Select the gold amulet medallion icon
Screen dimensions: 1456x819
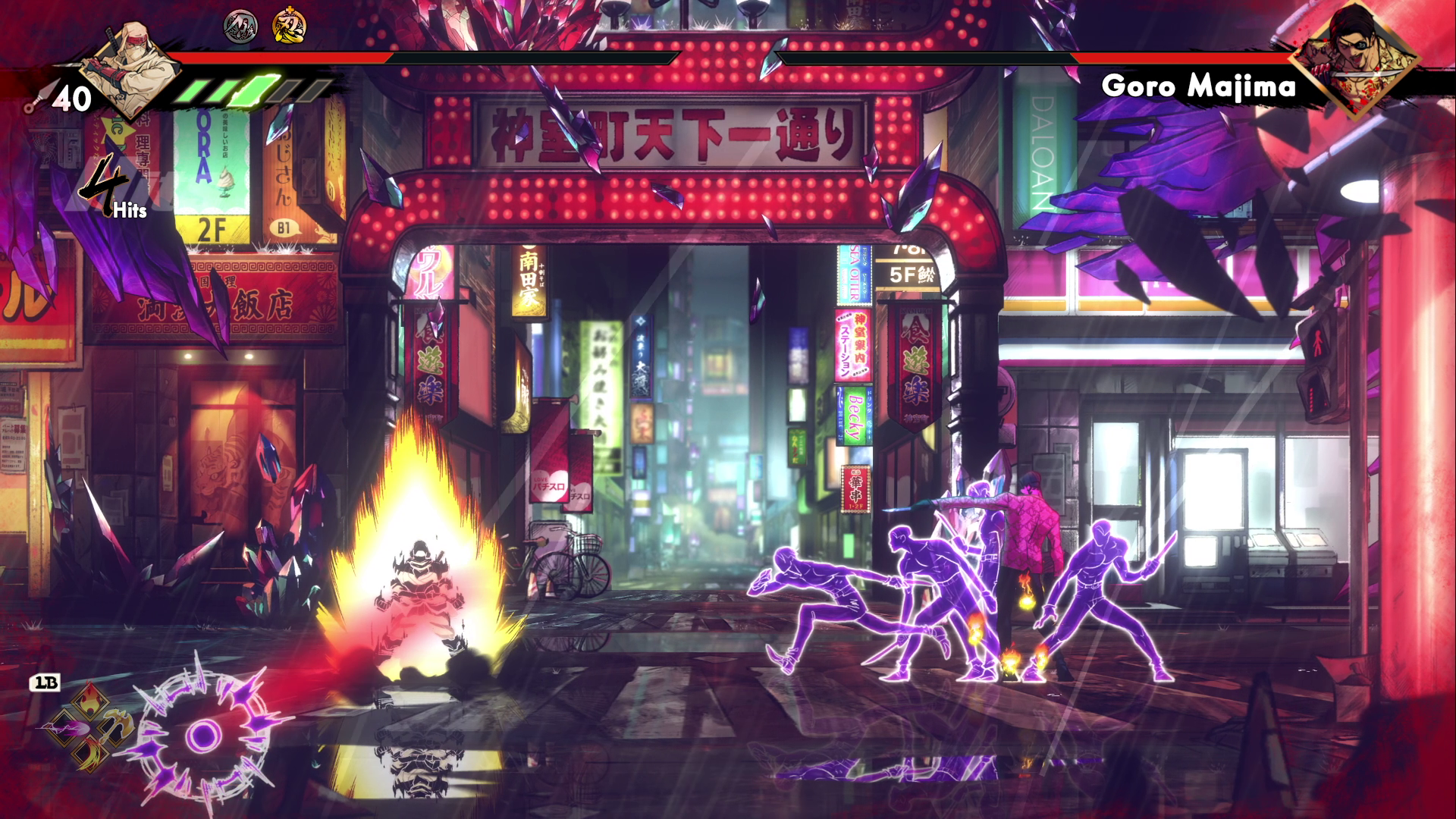[289, 27]
